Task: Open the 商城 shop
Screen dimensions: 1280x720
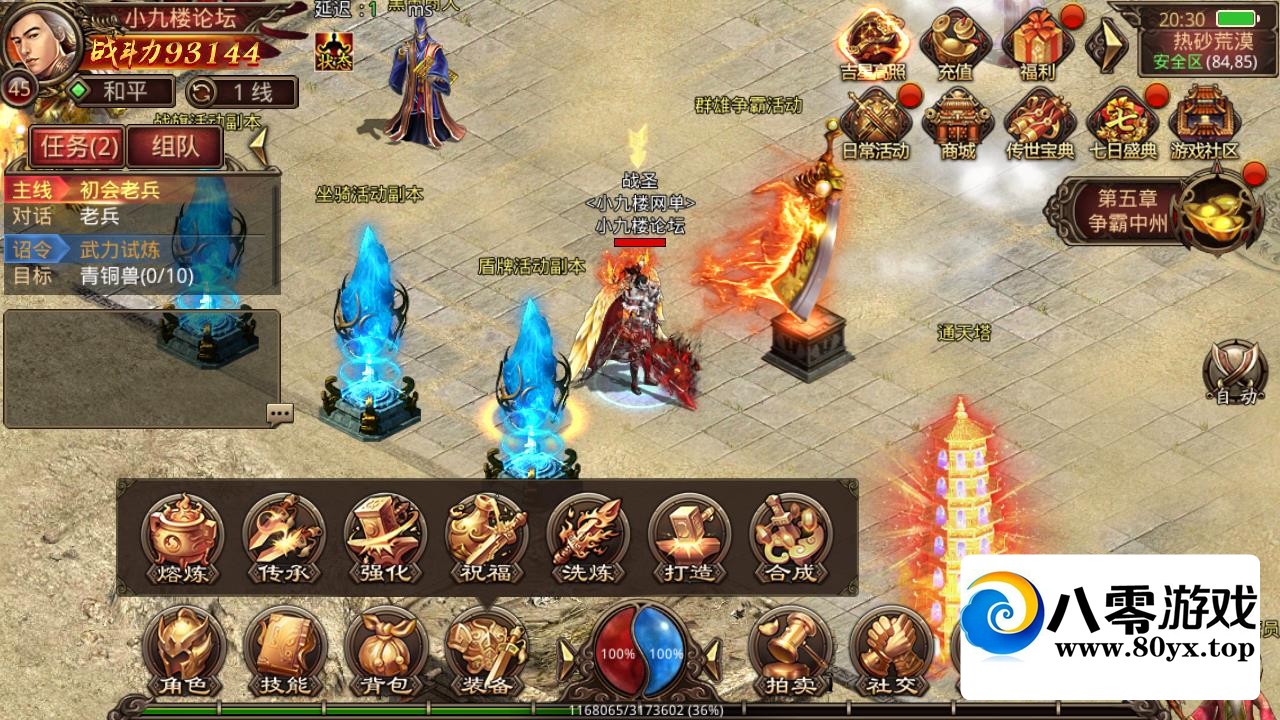Action: [957, 124]
